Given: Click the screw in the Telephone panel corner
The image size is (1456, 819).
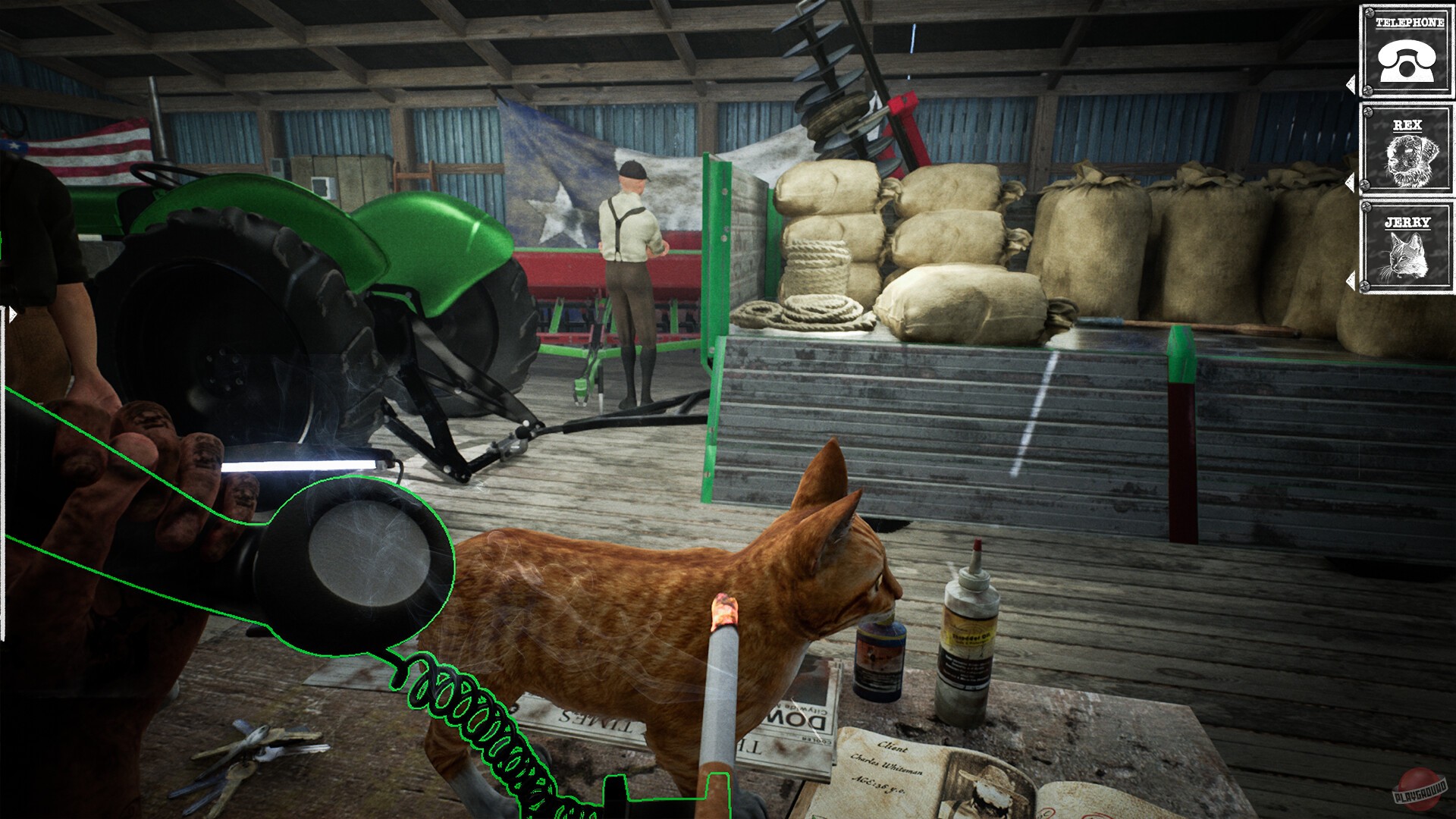Looking at the screenshot, I should click(1369, 14).
